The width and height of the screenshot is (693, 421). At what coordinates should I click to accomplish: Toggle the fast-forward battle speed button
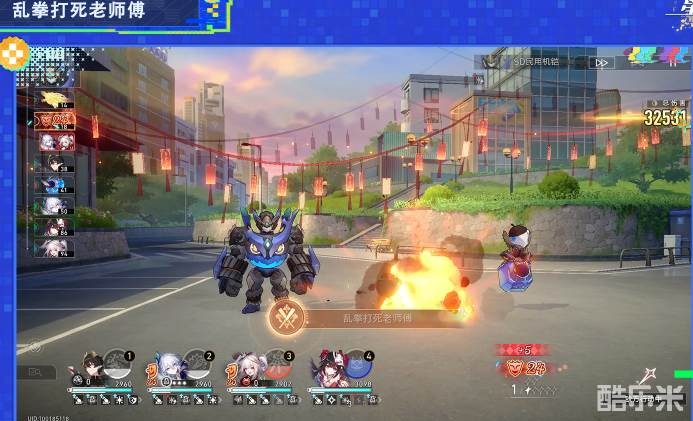(x=601, y=62)
